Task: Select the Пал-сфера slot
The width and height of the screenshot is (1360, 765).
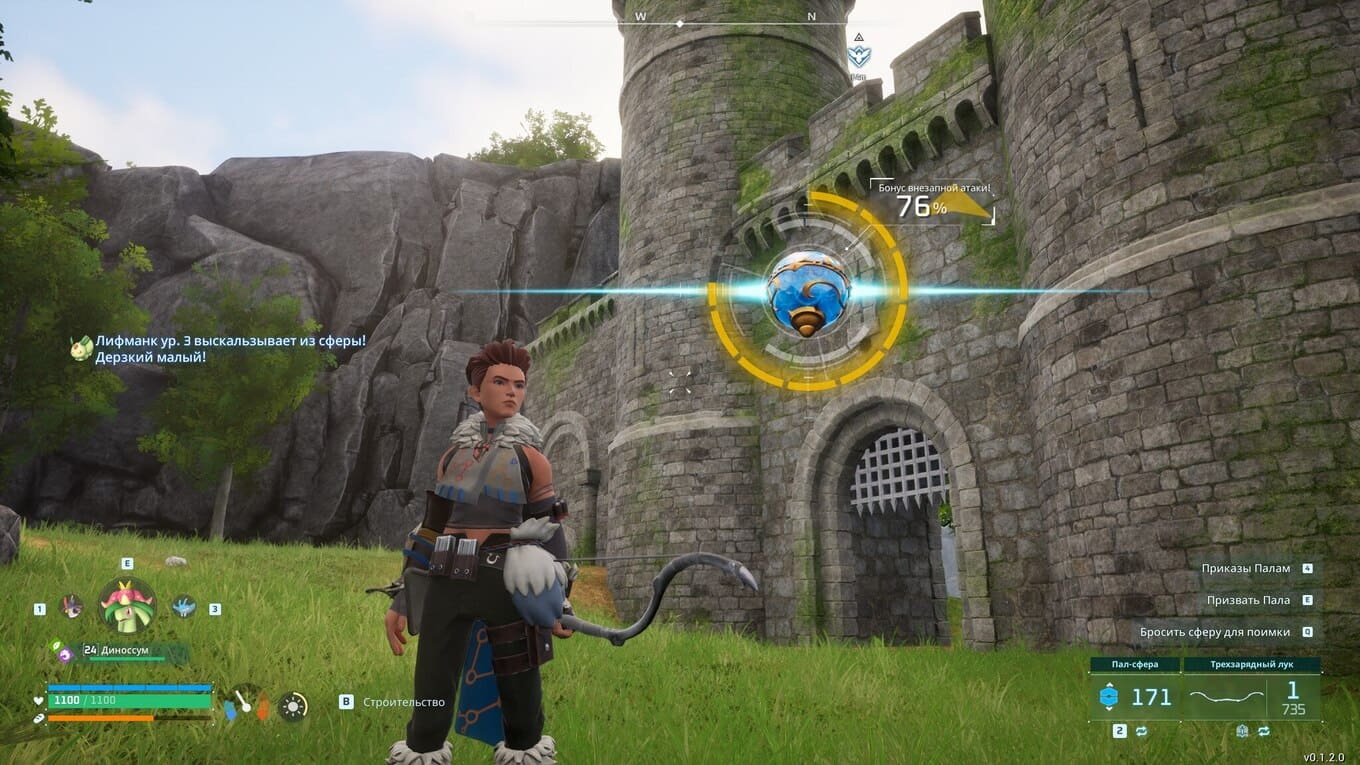Action: (1135, 697)
